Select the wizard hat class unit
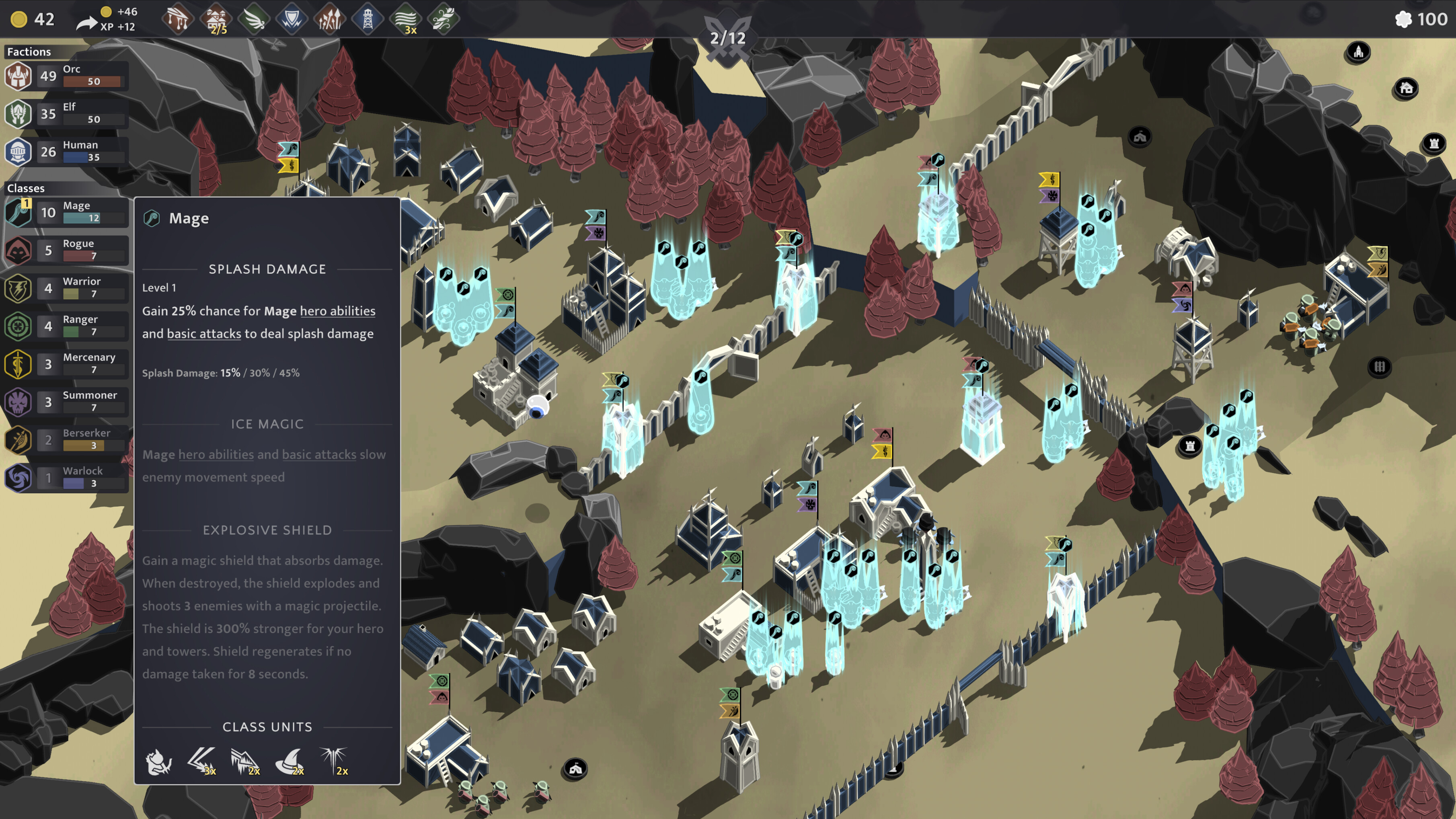Image resolution: width=1456 pixels, height=819 pixels. pyautogui.click(x=290, y=762)
